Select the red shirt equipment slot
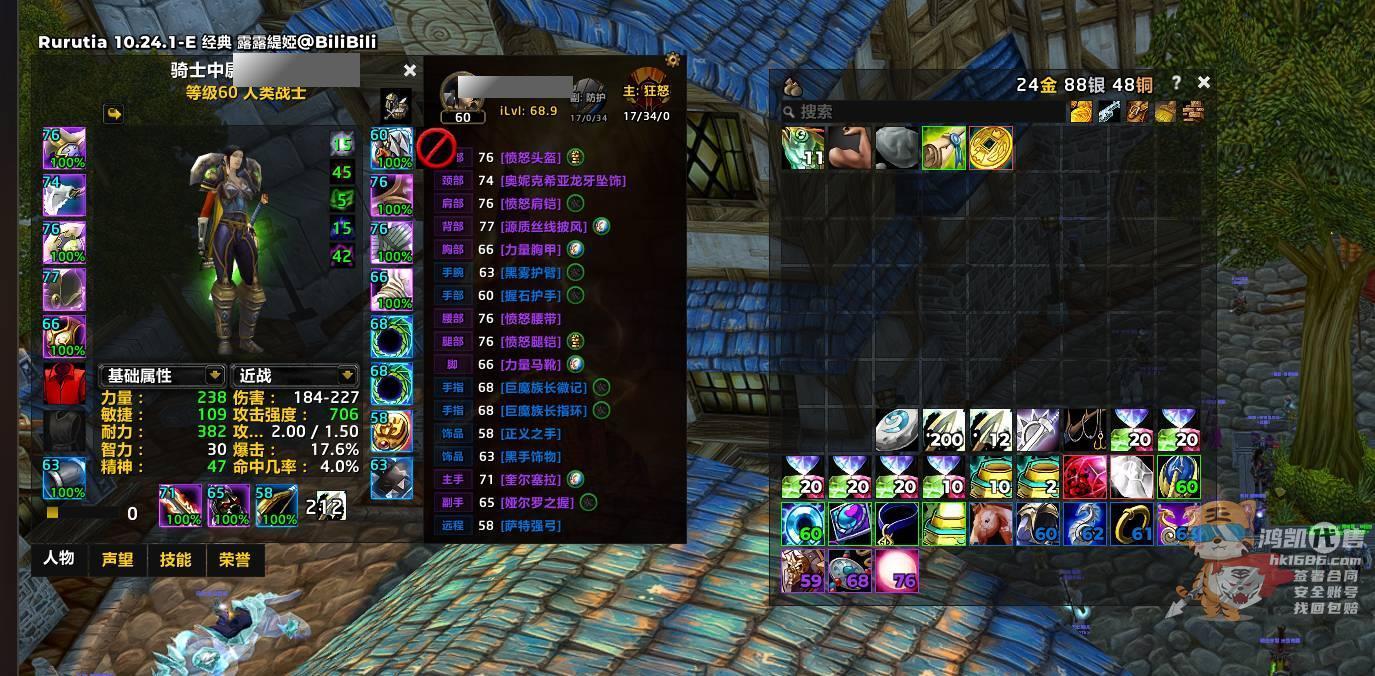This screenshot has width=1375, height=676. pos(64,385)
